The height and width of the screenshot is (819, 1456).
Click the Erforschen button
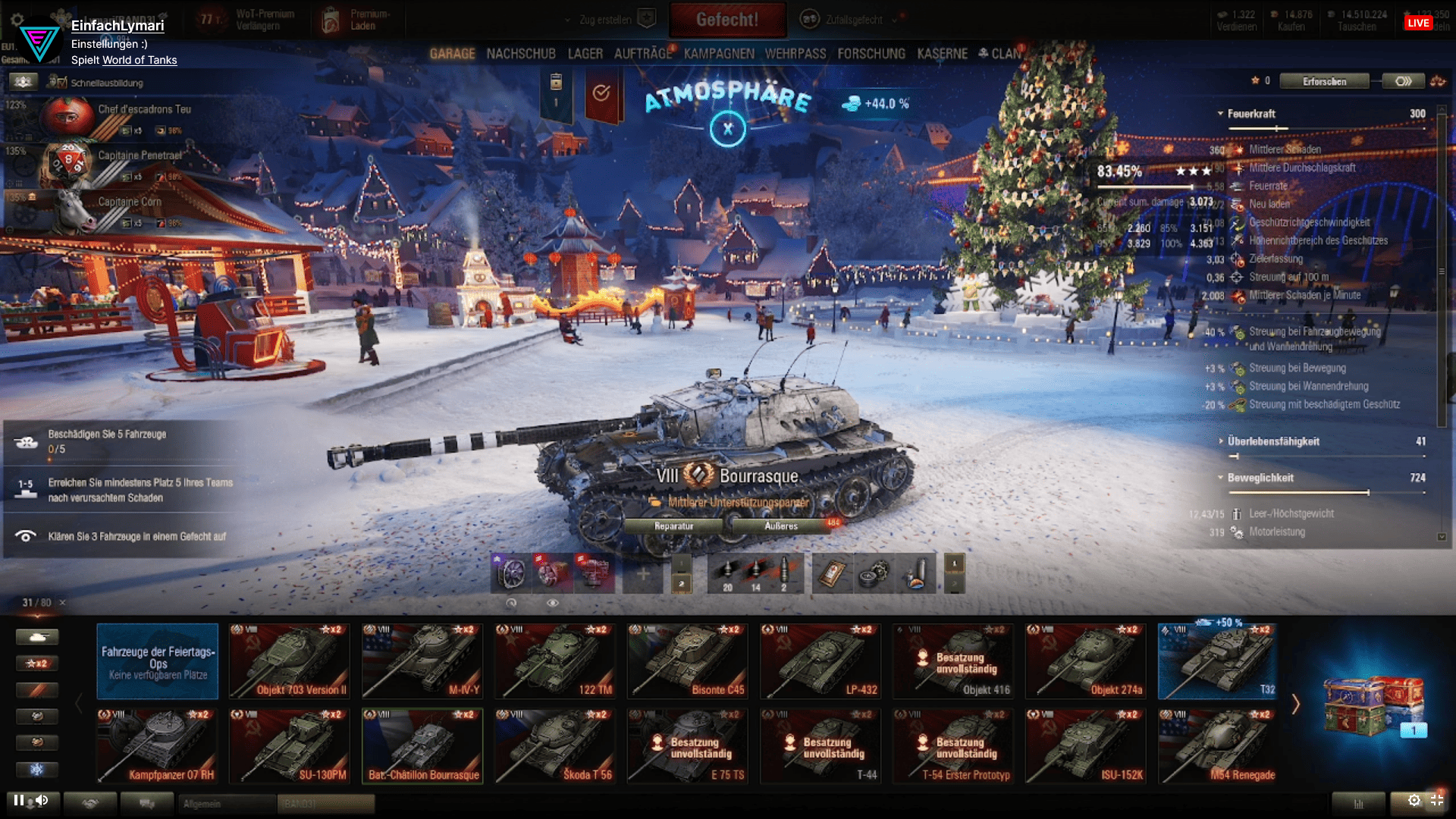click(x=1324, y=81)
